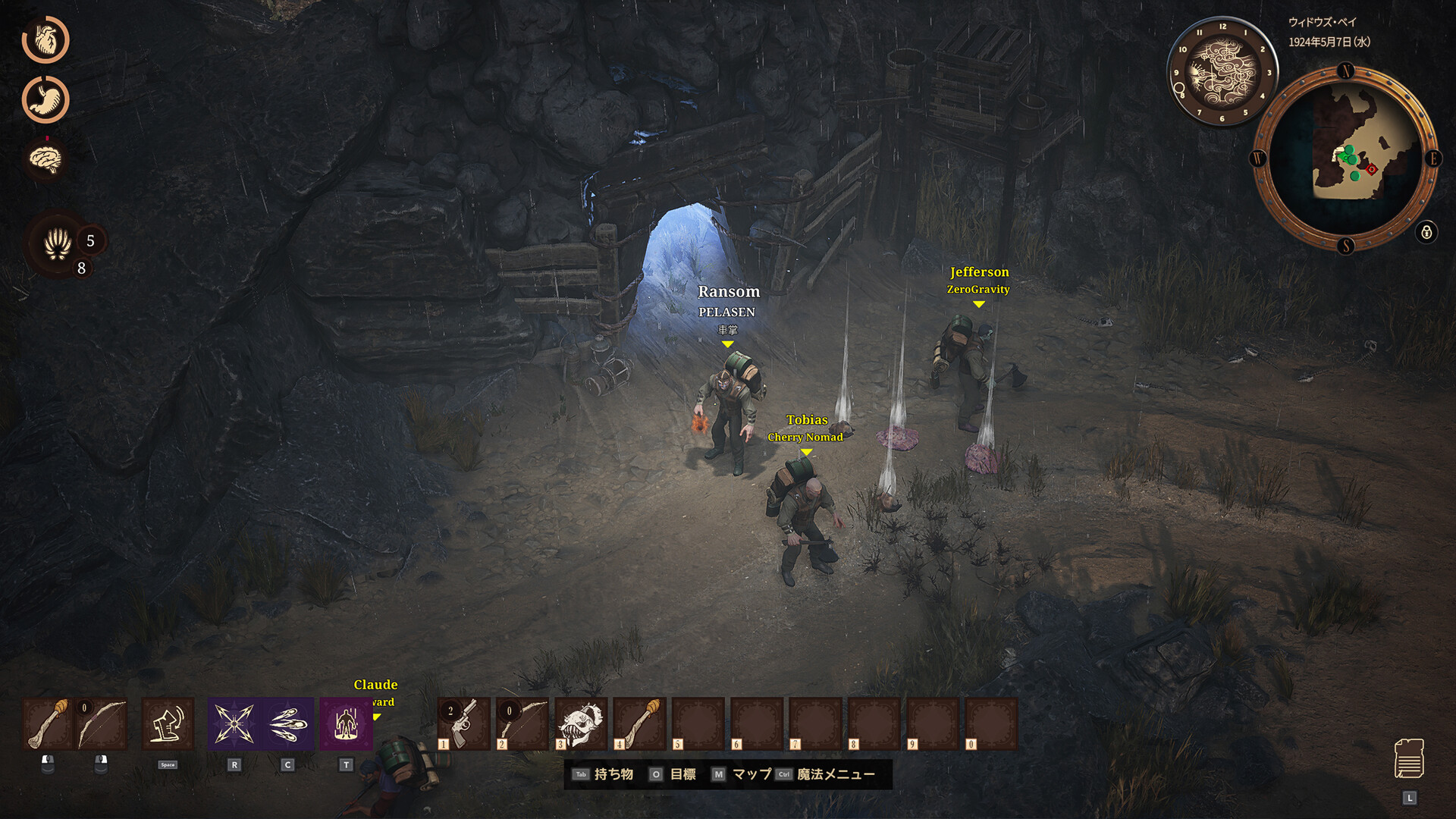Click the clawed hand icon
The height and width of the screenshot is (819, 1456).
tap(58, 244)
